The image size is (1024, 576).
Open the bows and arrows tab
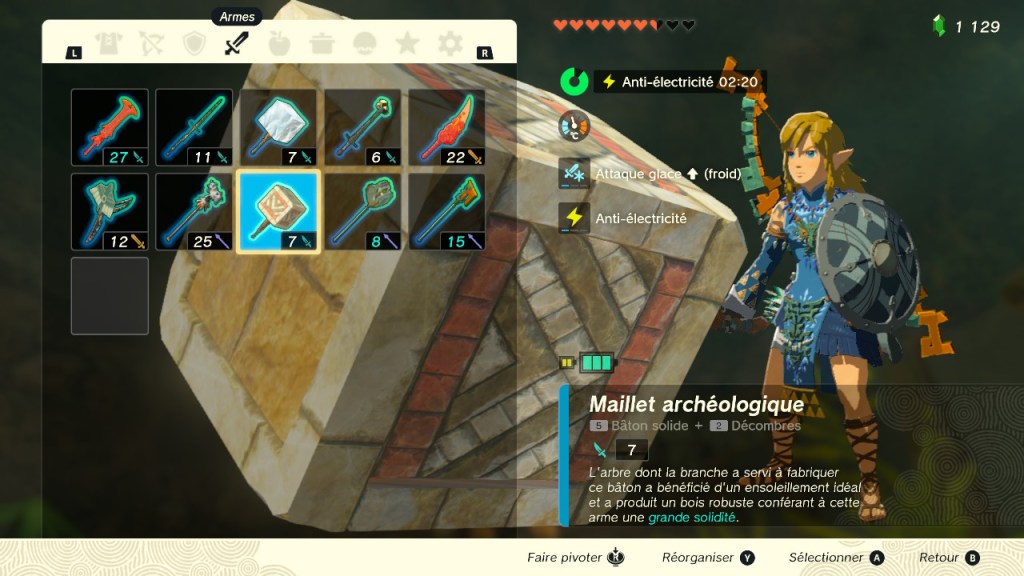click(150, 44)
